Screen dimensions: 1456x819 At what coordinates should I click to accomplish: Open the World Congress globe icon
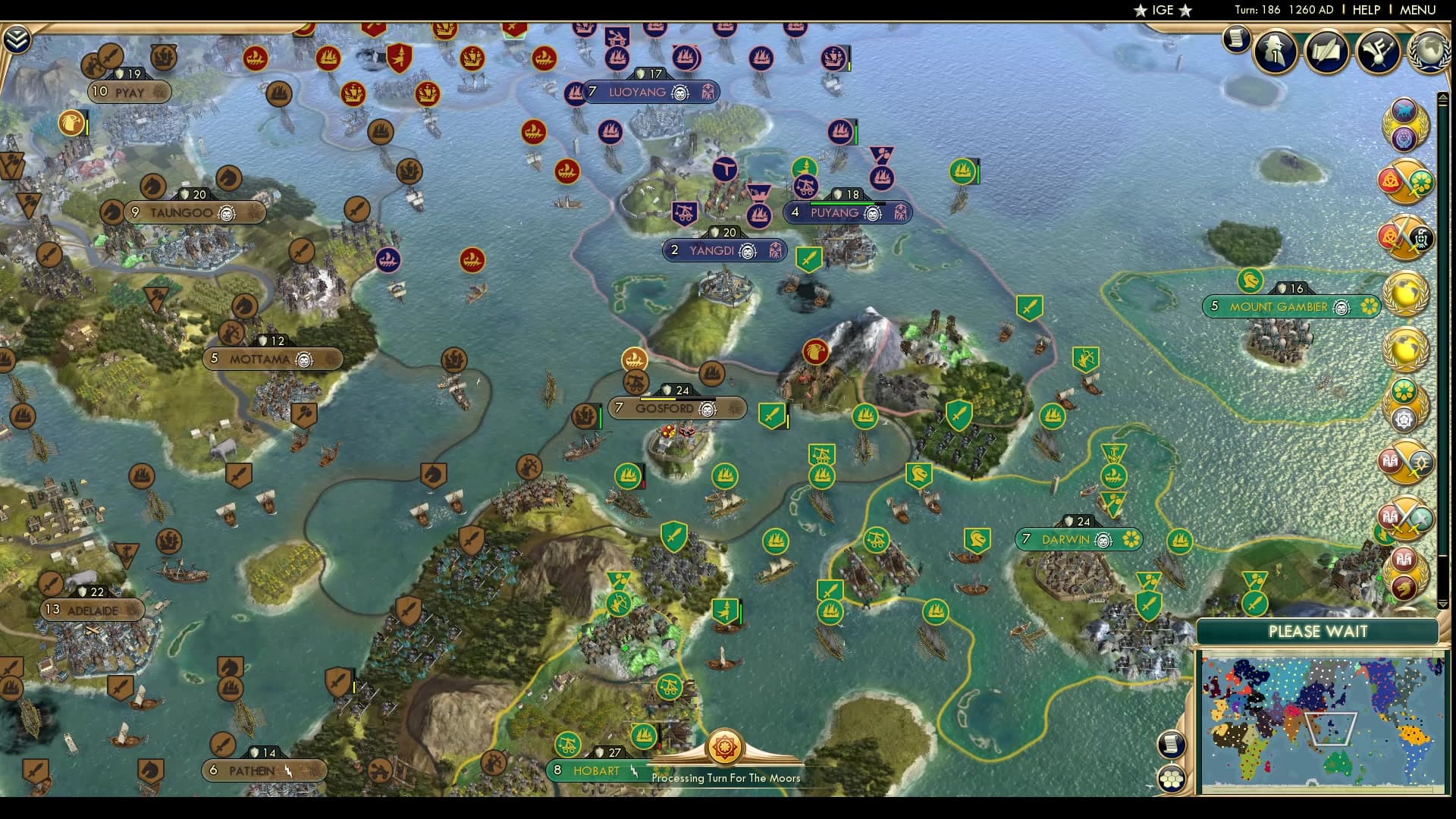pyautogui.click(x=1429, y=52)
